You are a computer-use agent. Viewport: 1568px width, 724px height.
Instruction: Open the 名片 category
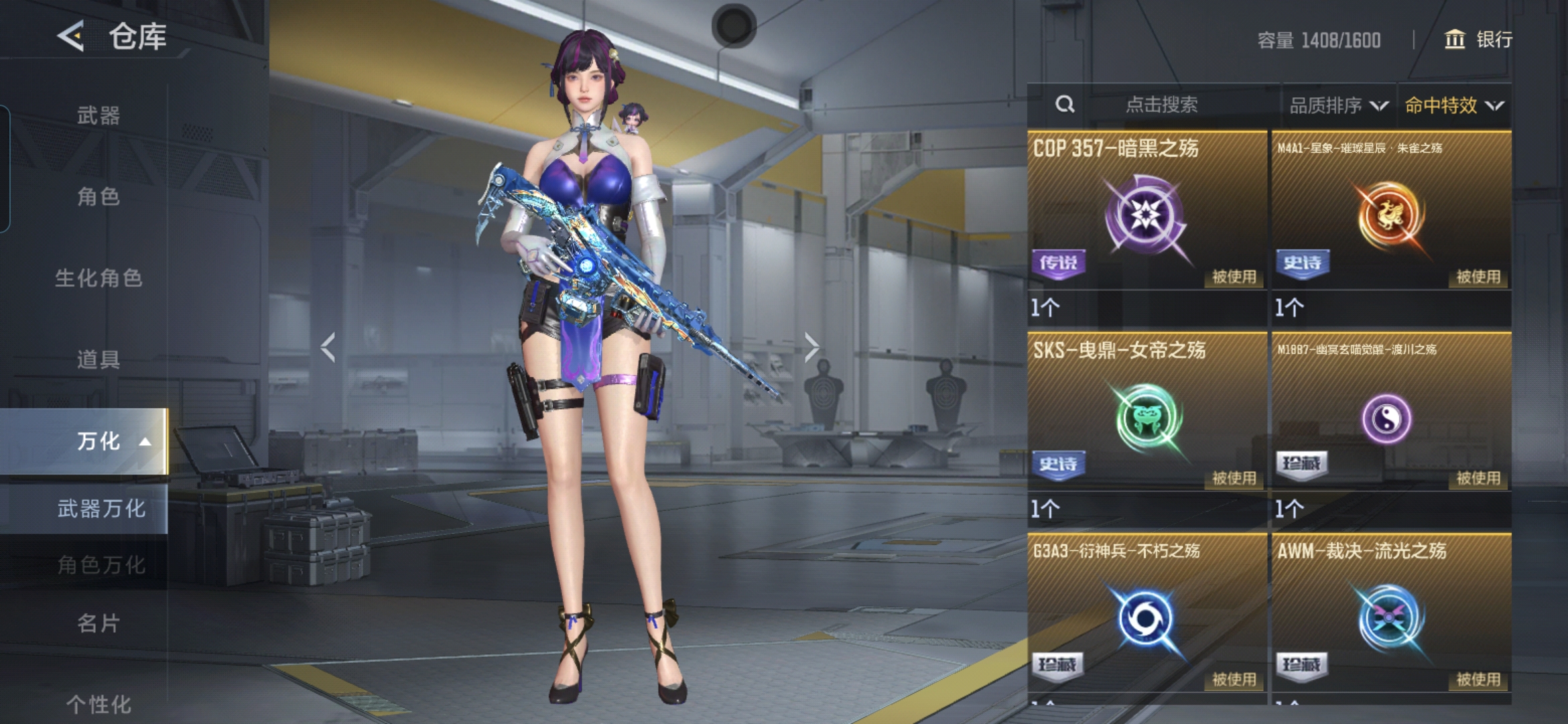[x=99, y=623]
